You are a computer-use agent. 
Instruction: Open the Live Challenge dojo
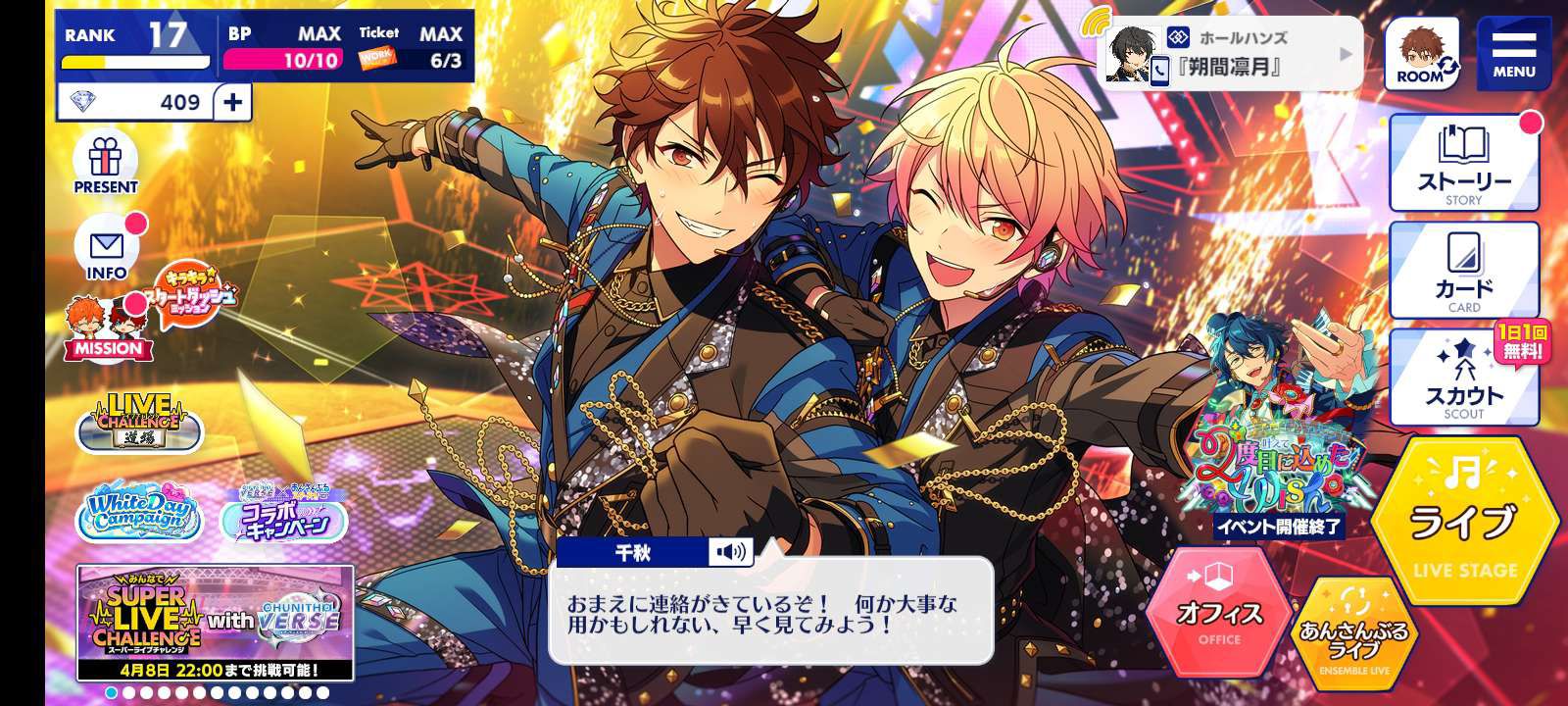tap(139, 423)
